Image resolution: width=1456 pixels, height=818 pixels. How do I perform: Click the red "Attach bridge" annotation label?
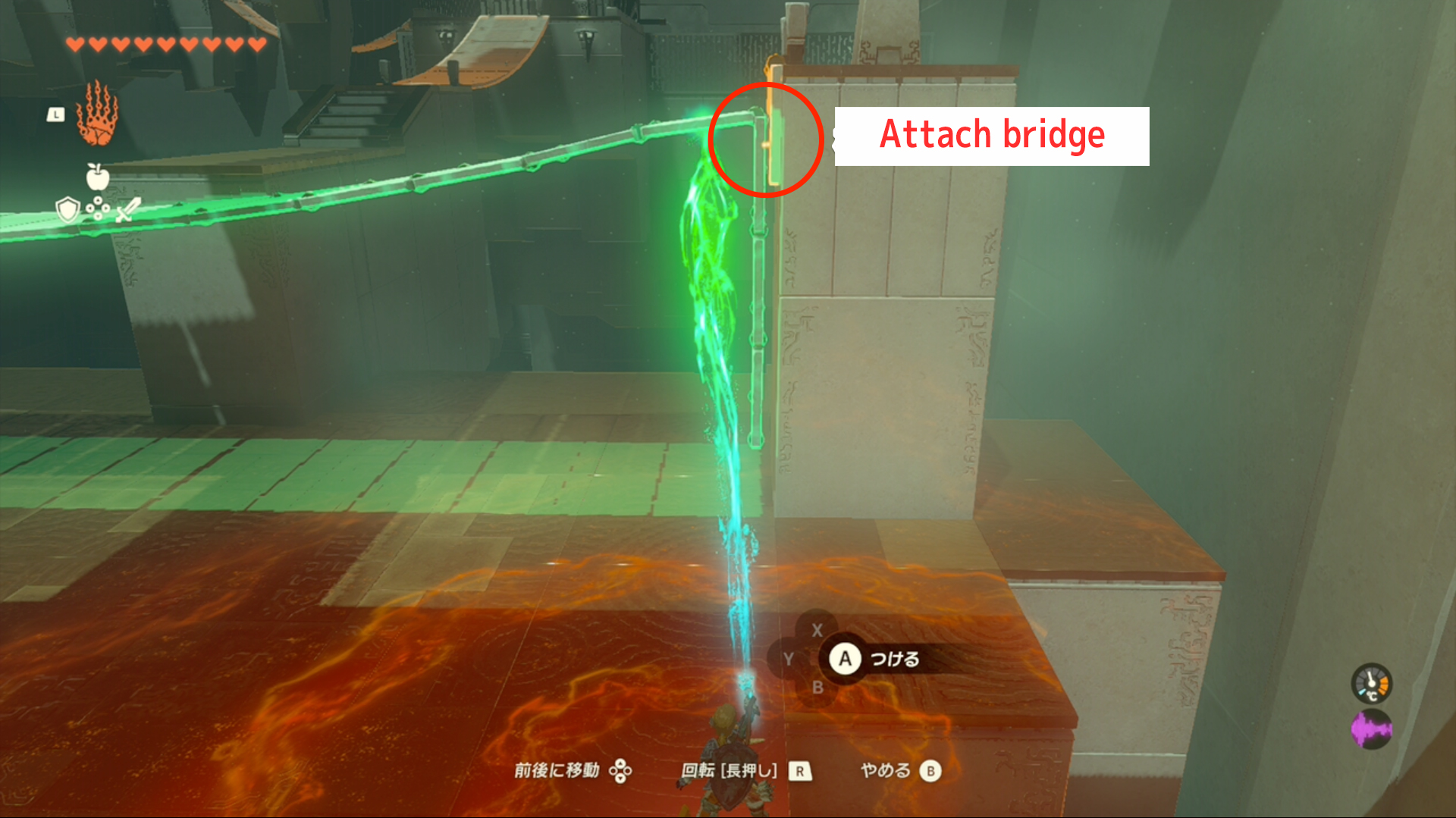(x=991, y=136)
